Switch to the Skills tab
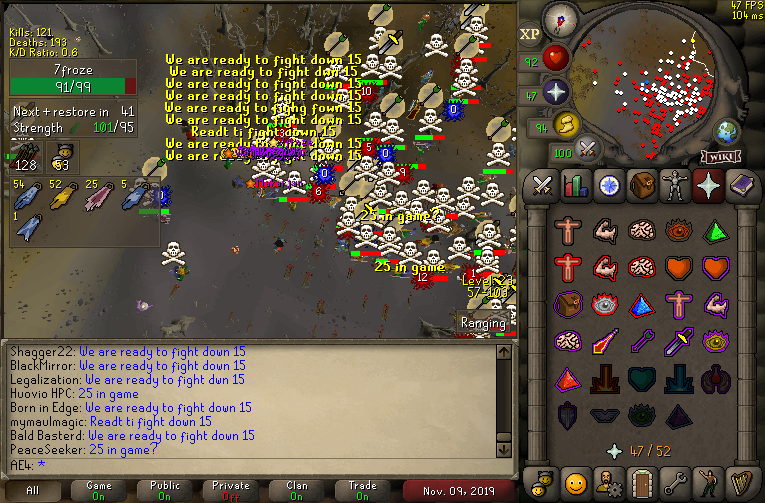The height and width of the screenshot is (503, 765). click(x=575, y=186)
